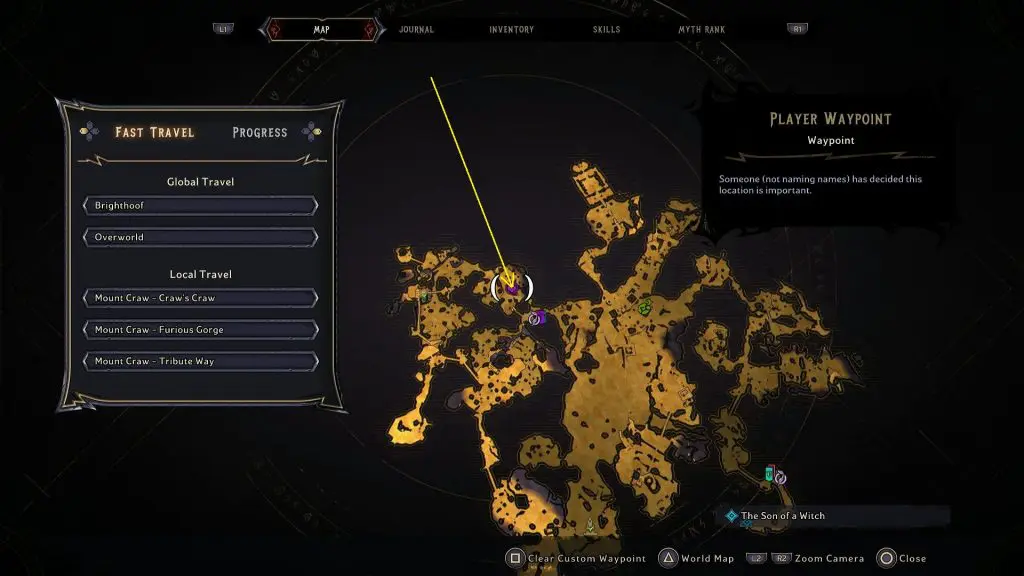Select the Fast Travel panel tab
The height and width of the screenshot is (576, 1024).
154,132
